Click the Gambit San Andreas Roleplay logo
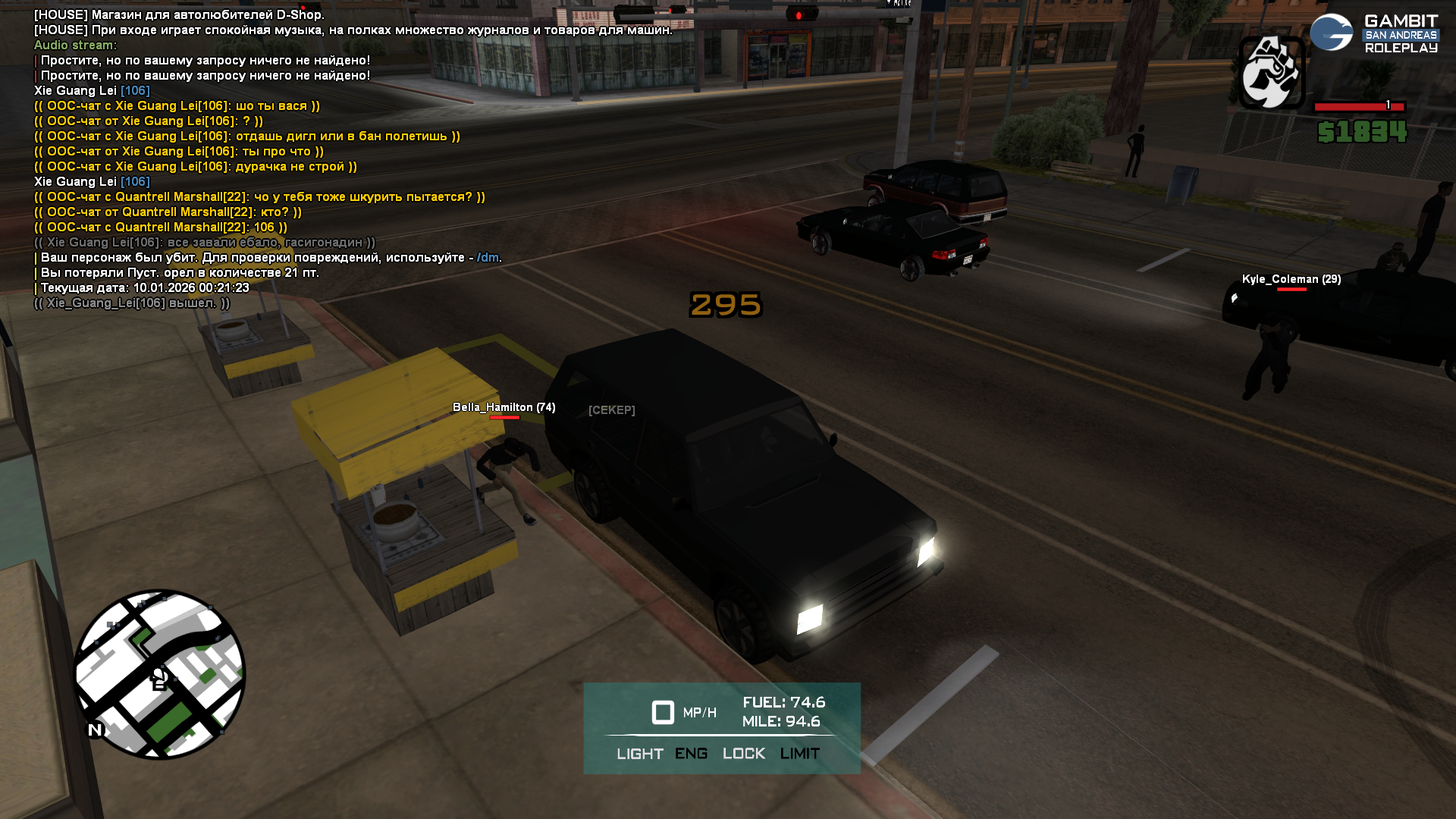The height and width of the screenshot is (819, 1456). pos(1374,34)
